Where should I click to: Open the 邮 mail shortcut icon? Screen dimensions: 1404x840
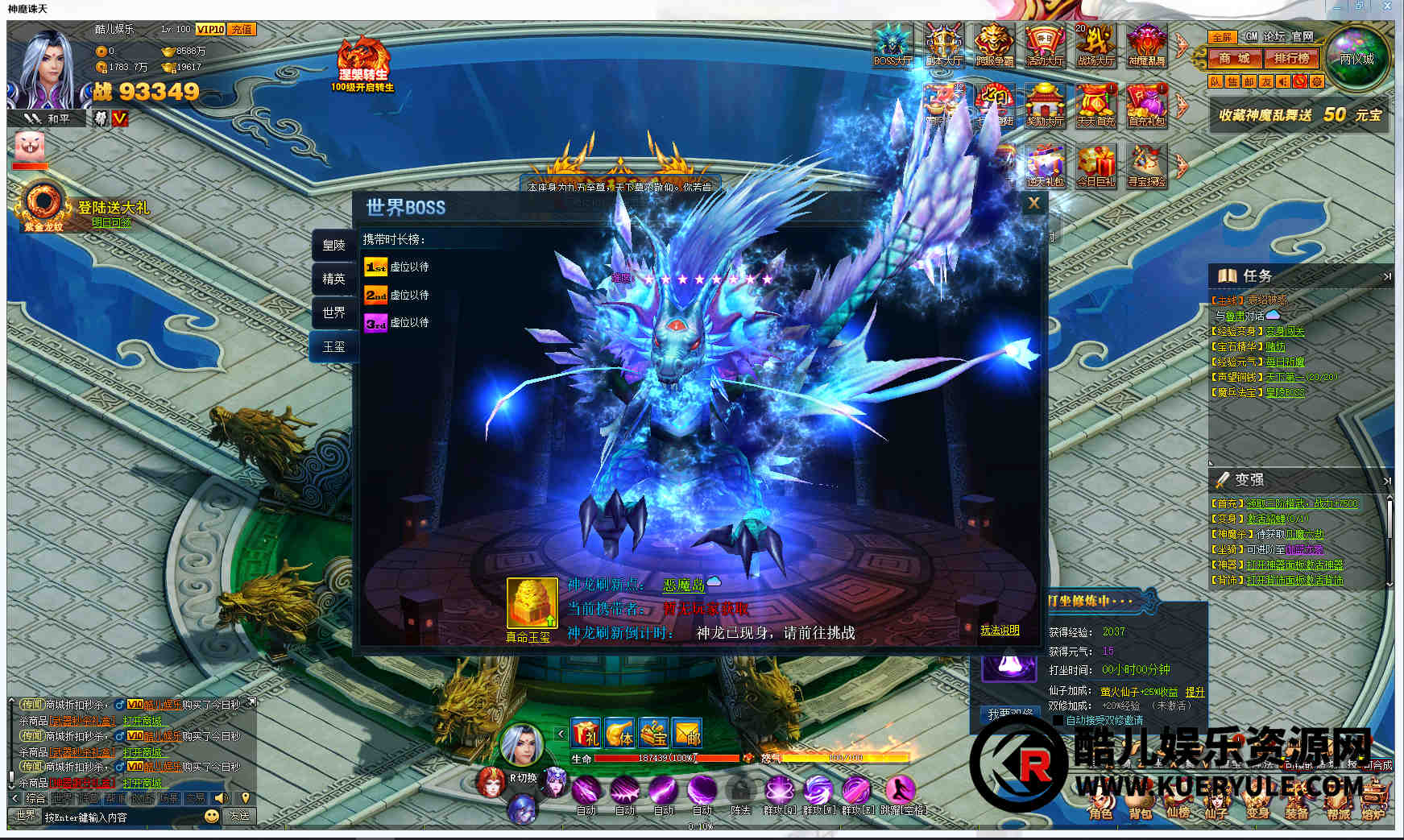point(687,733)
